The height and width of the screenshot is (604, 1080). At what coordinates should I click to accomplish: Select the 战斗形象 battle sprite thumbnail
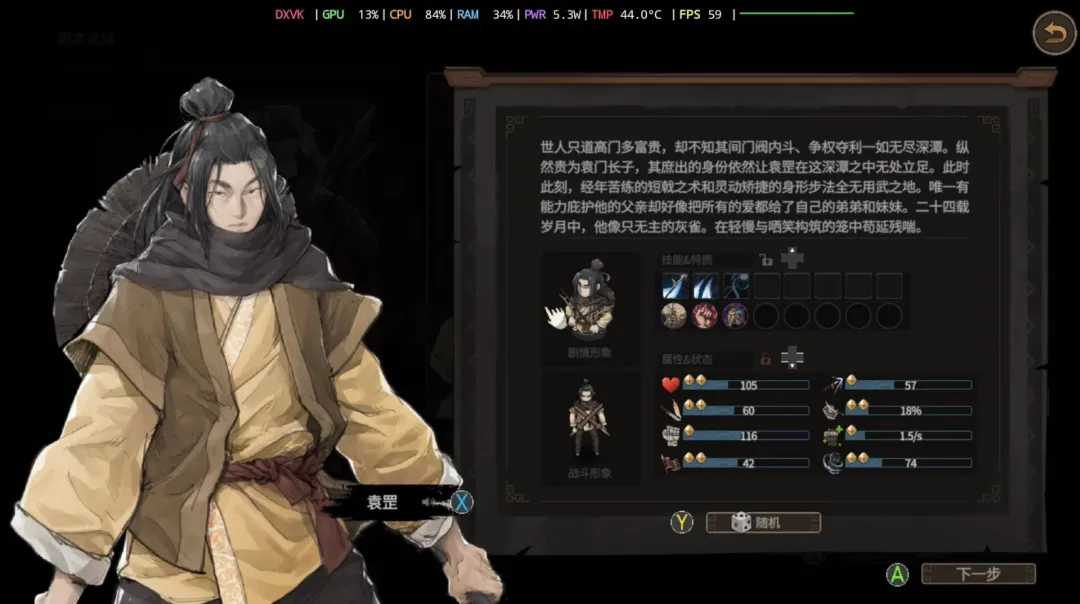point(589,421)
